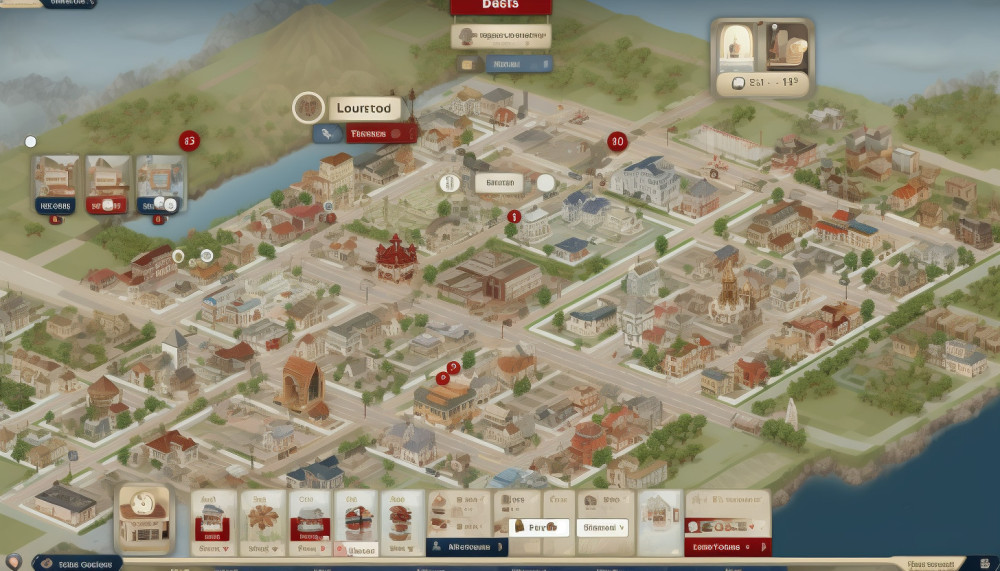Click the red button at the toolbar's right end
The image size is (1000, 571).
click(x=728, y=547)
